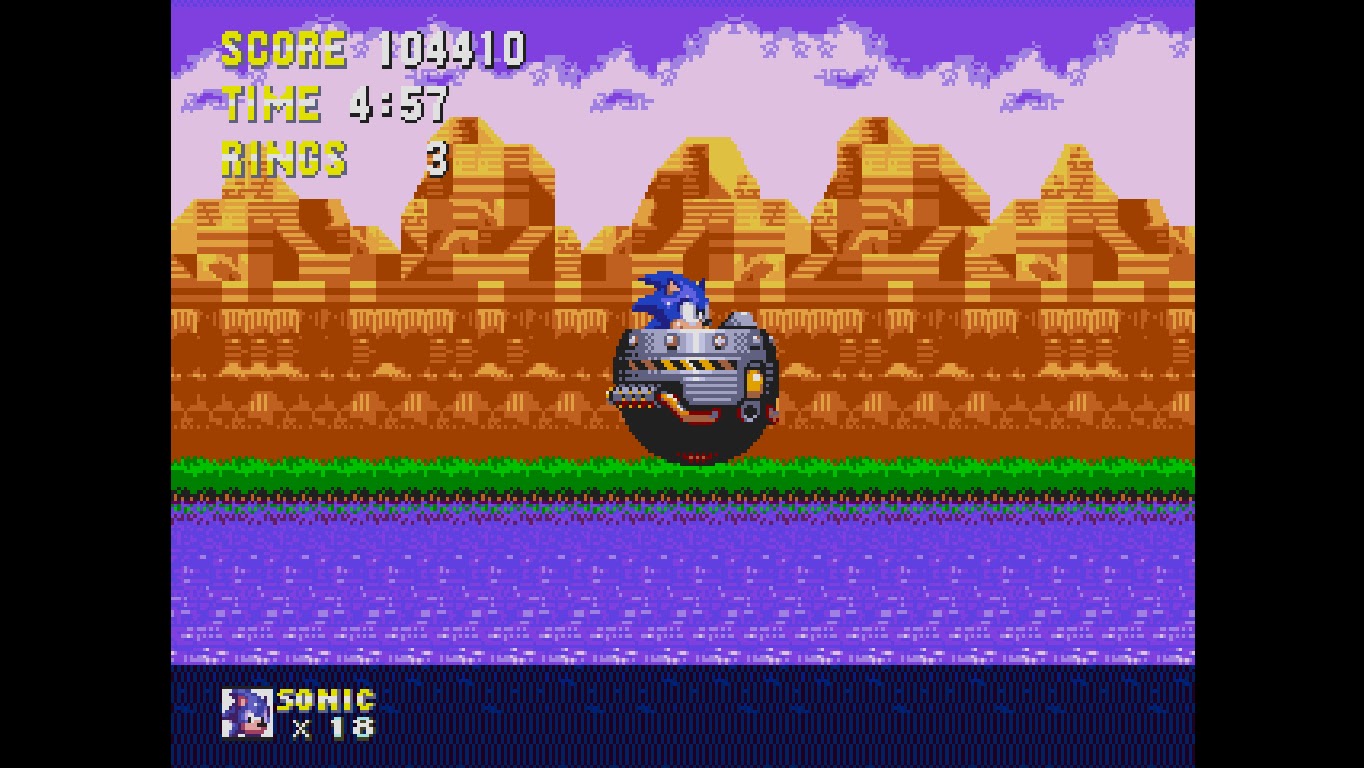
Task: Open the ring count number 3
Action: (x=437, y=157)
